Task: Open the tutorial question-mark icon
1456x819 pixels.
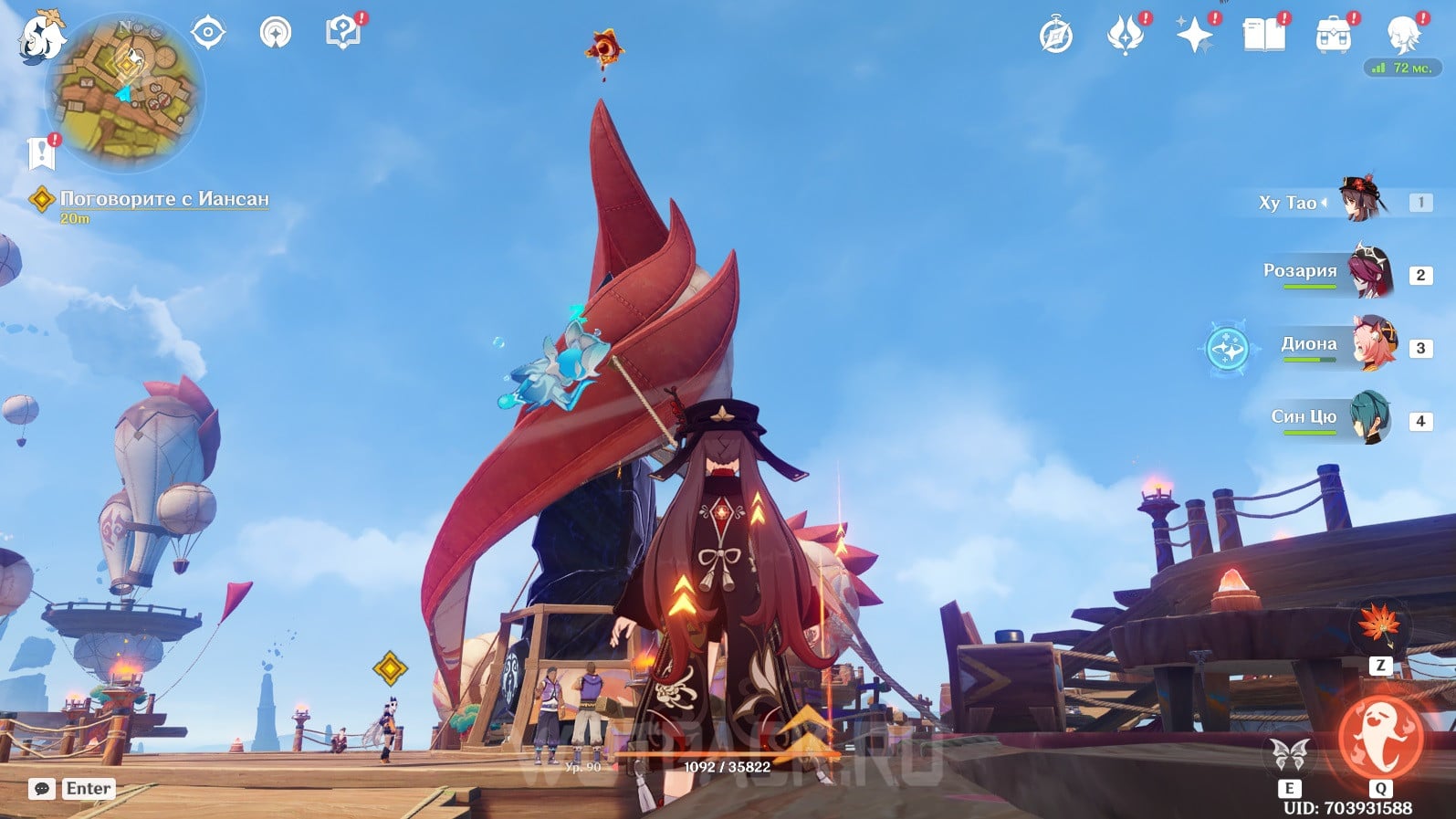Action: [343, 34]
